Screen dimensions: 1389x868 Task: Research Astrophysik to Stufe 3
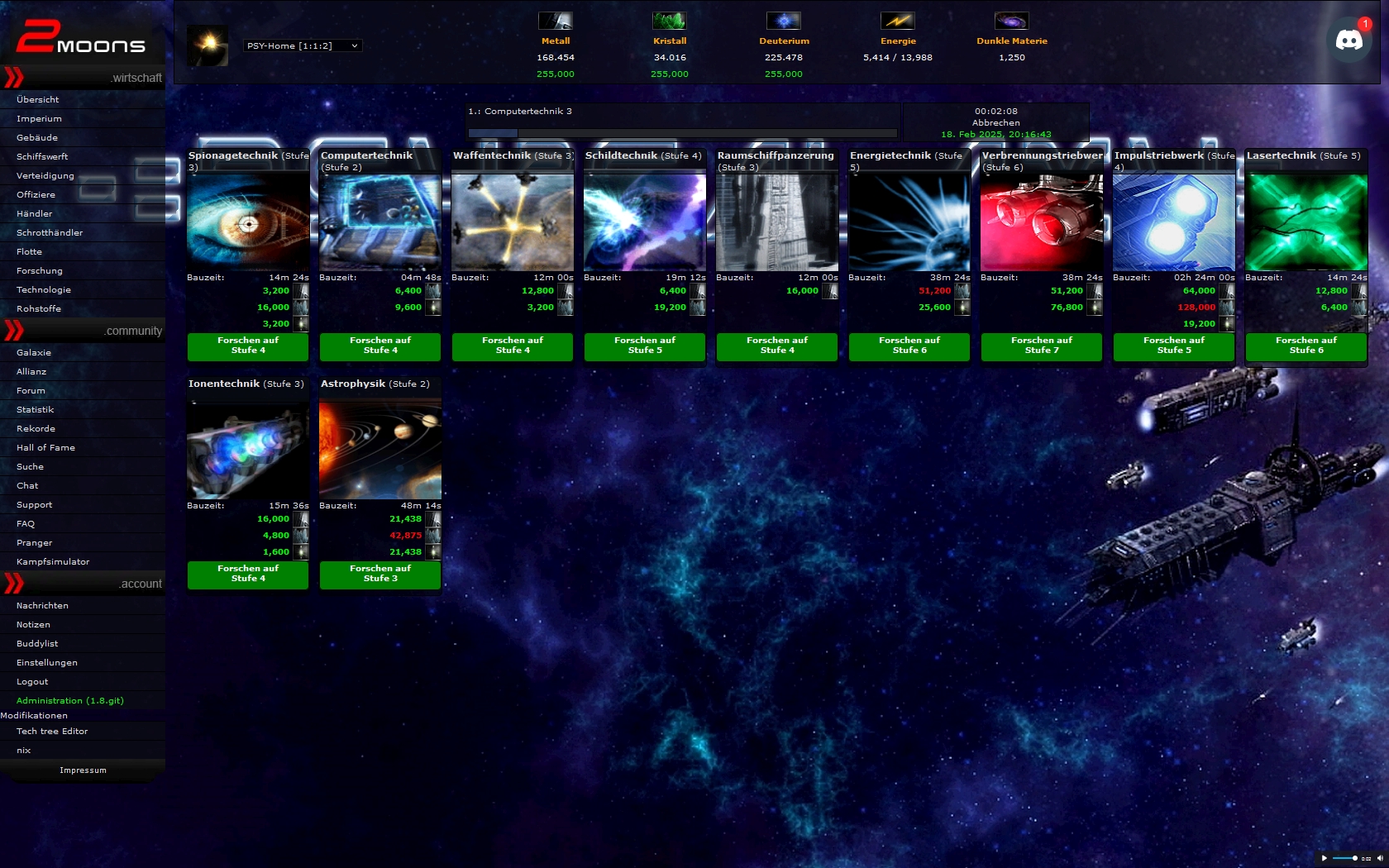pos(380,574)
